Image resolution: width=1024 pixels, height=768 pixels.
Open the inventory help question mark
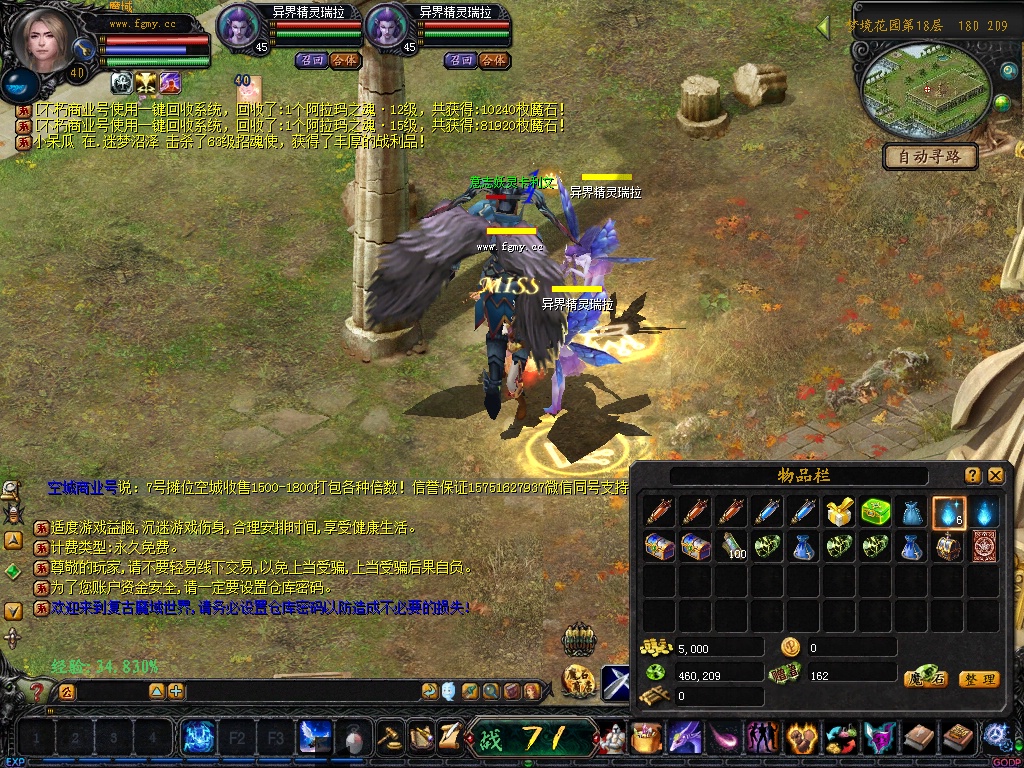973,476
